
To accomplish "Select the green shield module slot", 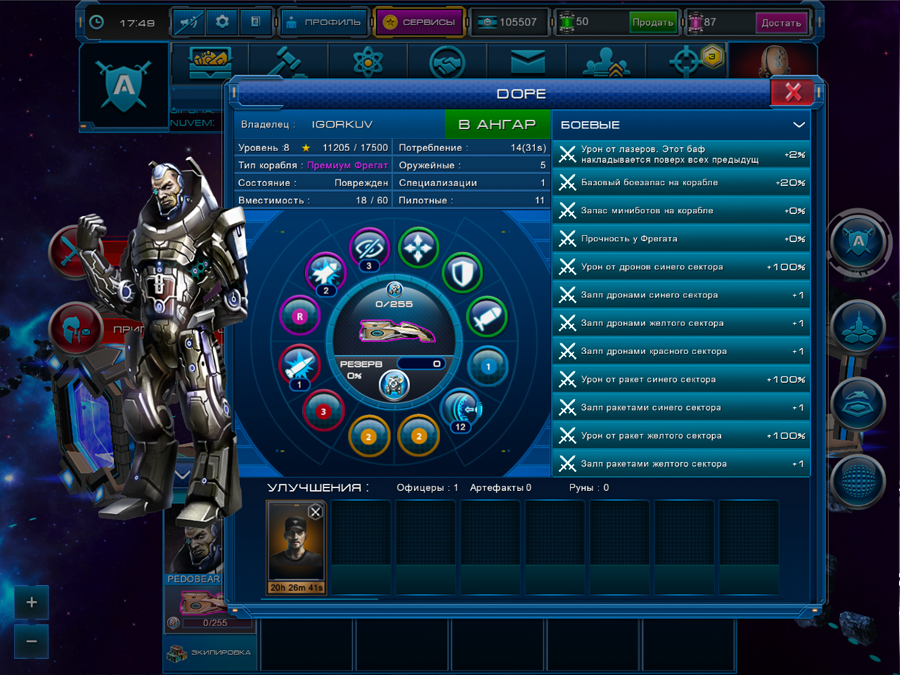I will tap(462, 272).
